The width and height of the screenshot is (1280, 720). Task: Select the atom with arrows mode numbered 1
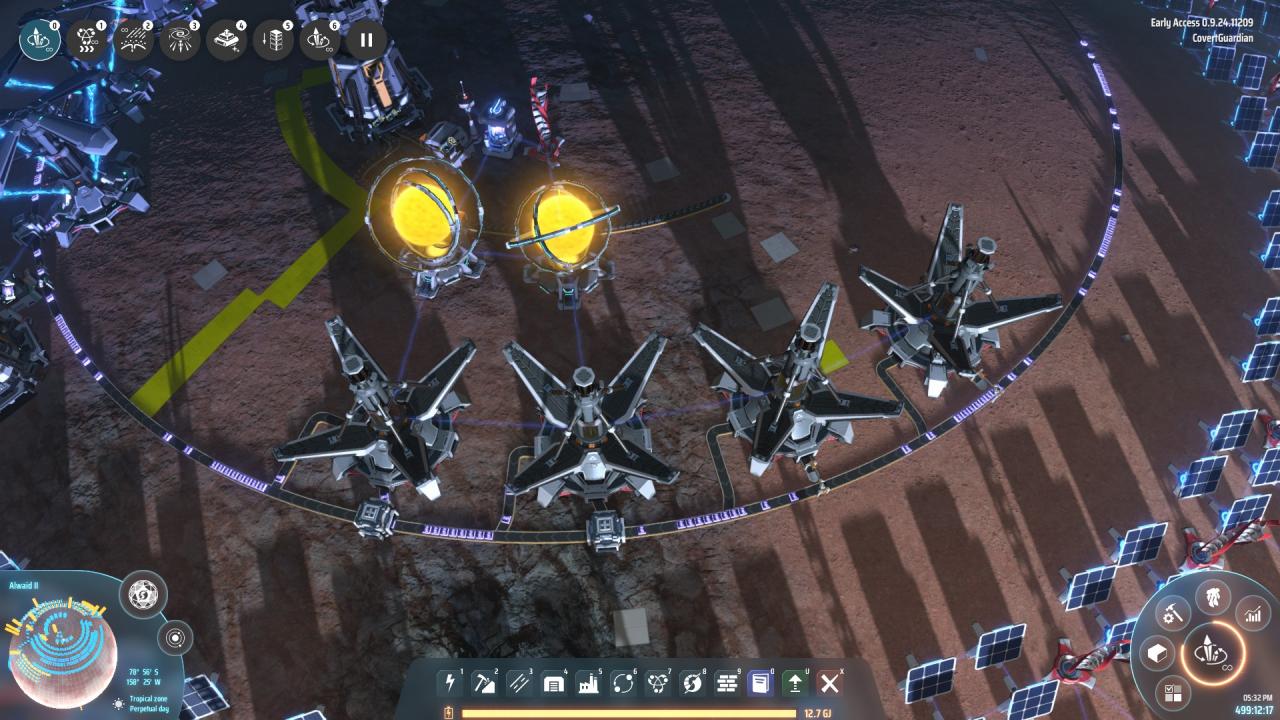point(88,40)
